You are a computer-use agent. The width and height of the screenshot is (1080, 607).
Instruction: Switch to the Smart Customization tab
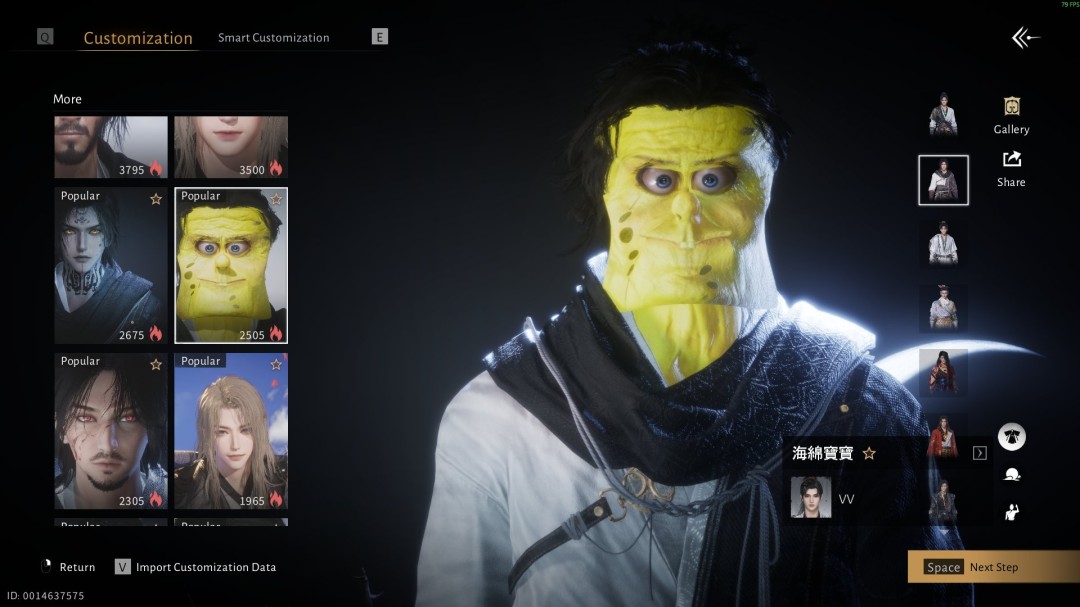(273, 38)
